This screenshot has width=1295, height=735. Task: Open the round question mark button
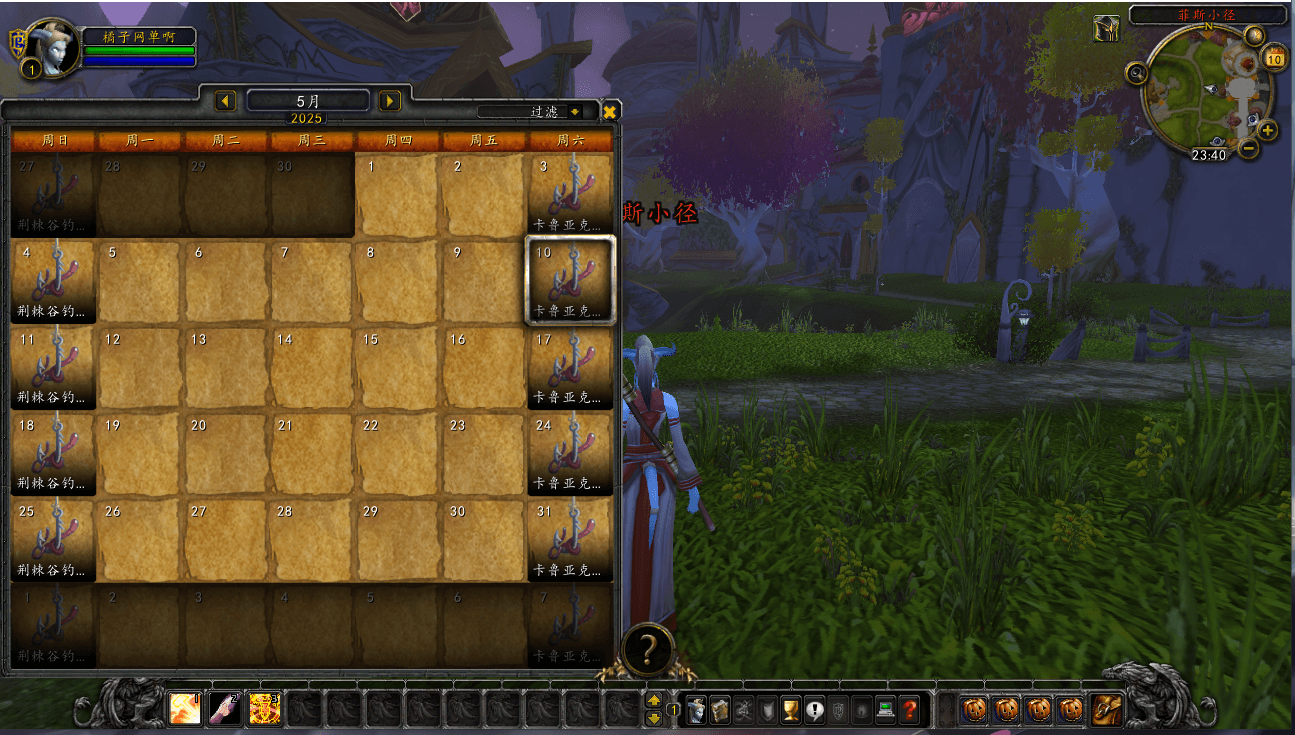click(x=647, y=650)
